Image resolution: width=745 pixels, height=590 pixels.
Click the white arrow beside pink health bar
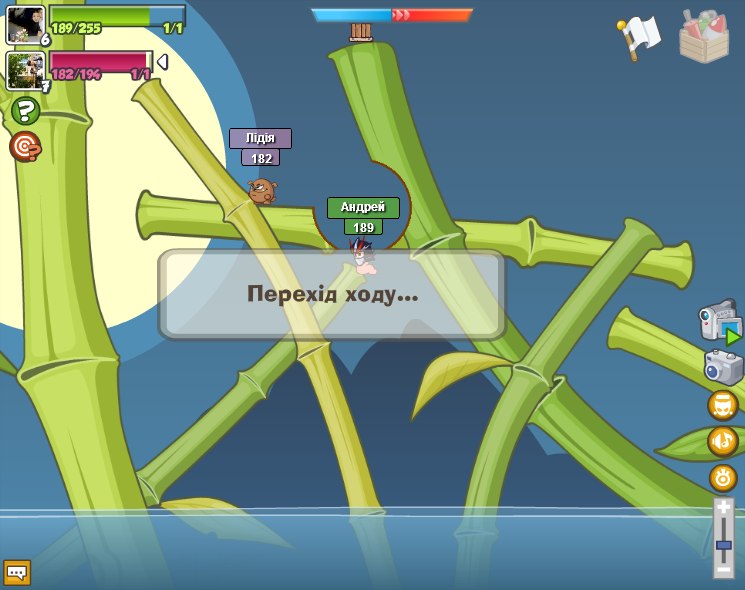click(x=162, y=62)
